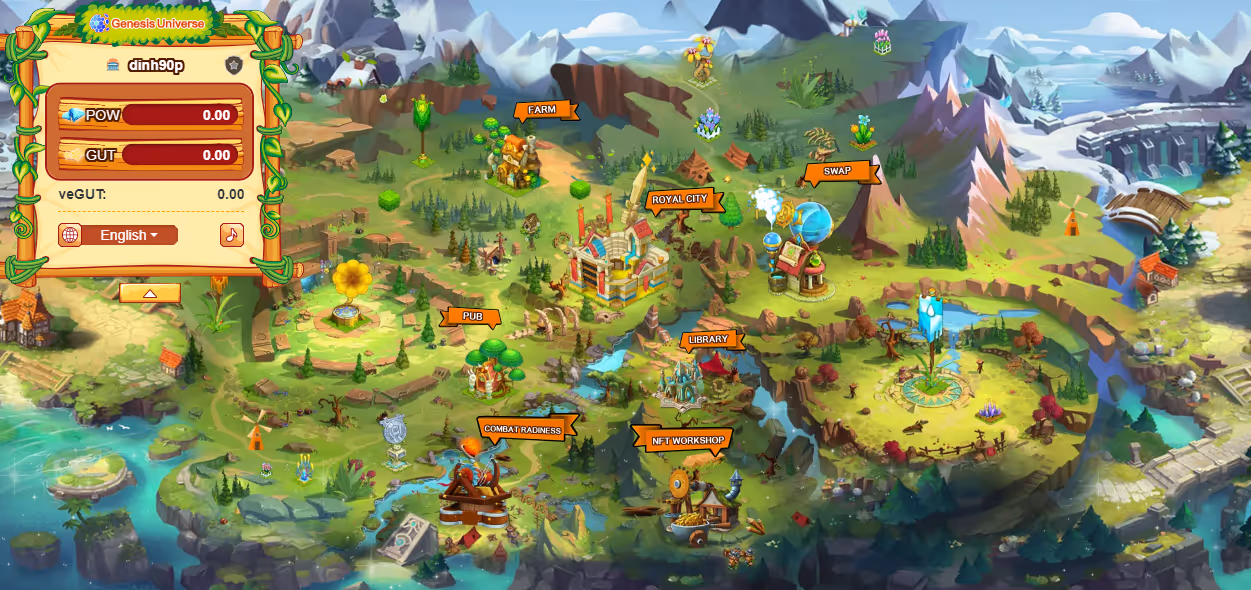Open the Swap building
This screenshot has height=590, width=1251.
click(x=838, y=171)
